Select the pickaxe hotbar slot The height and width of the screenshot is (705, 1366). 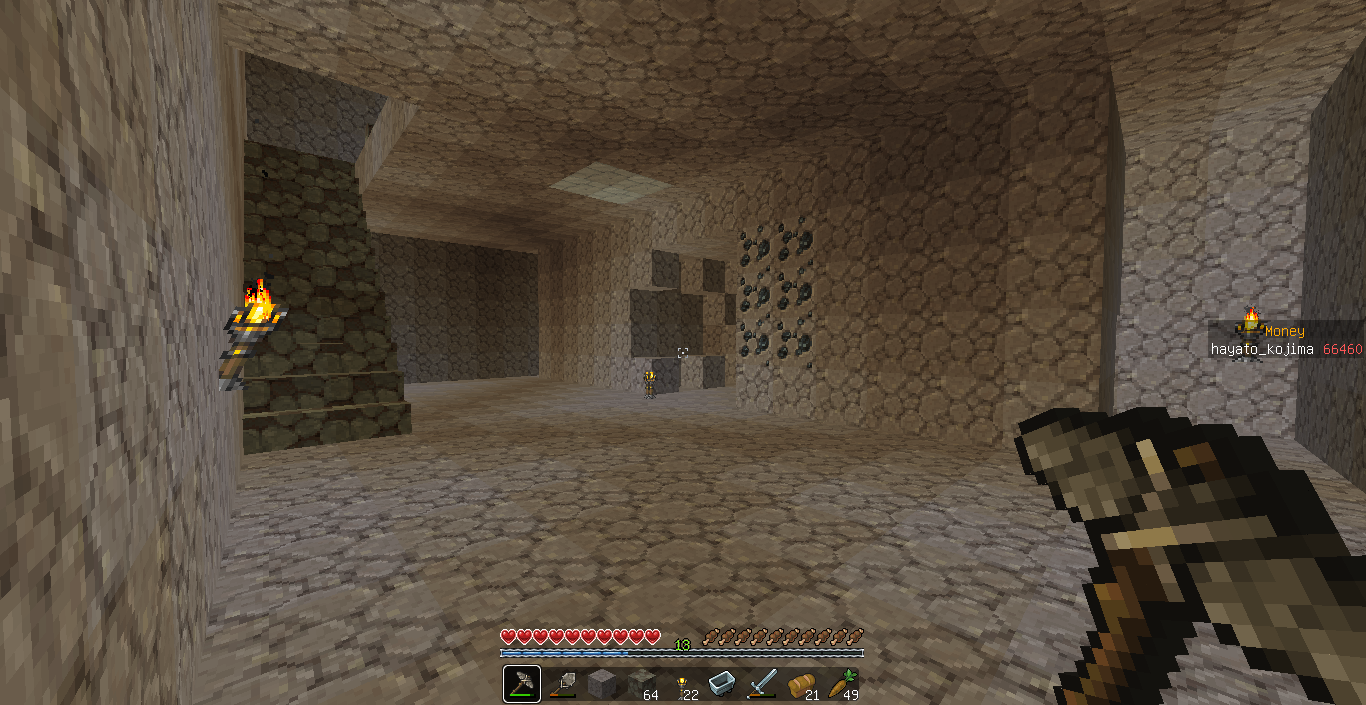click(x=522, y=684)
